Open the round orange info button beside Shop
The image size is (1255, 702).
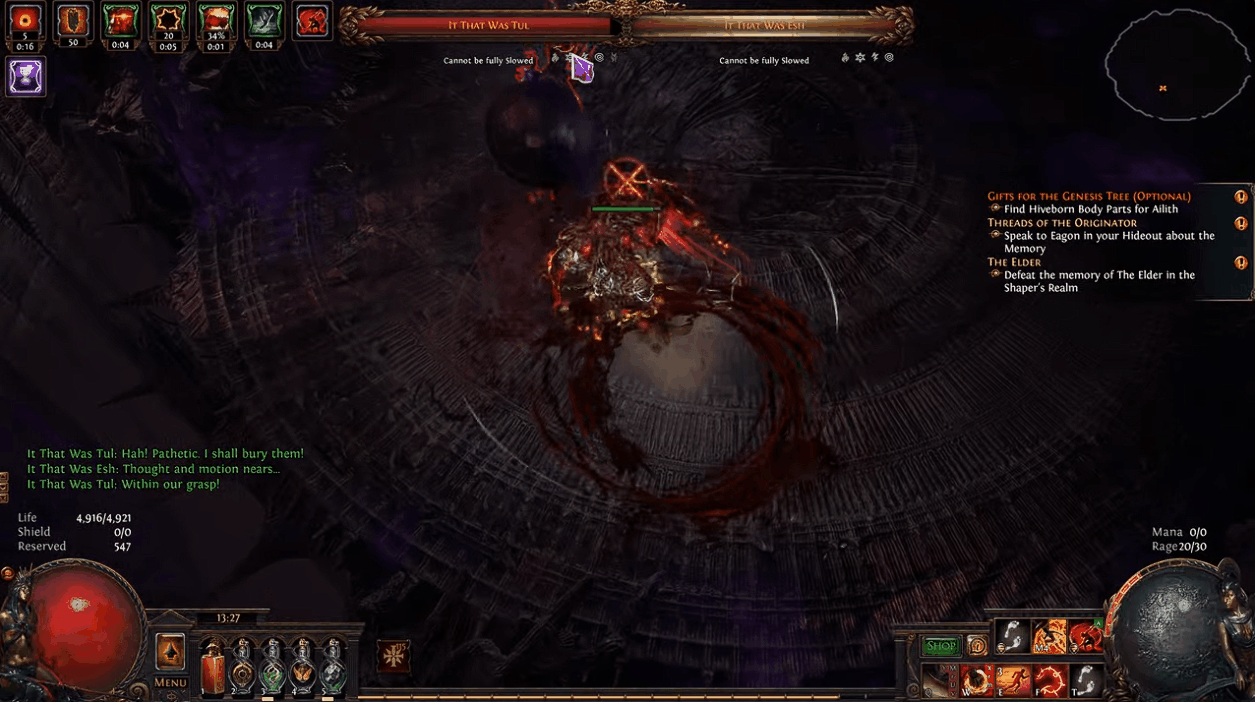(x=977, y=646)
